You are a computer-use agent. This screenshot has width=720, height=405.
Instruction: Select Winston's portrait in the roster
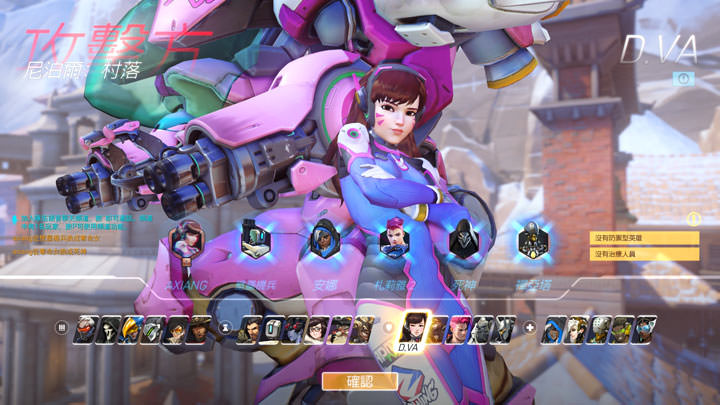pyautogui.click(x=483, y=328)
